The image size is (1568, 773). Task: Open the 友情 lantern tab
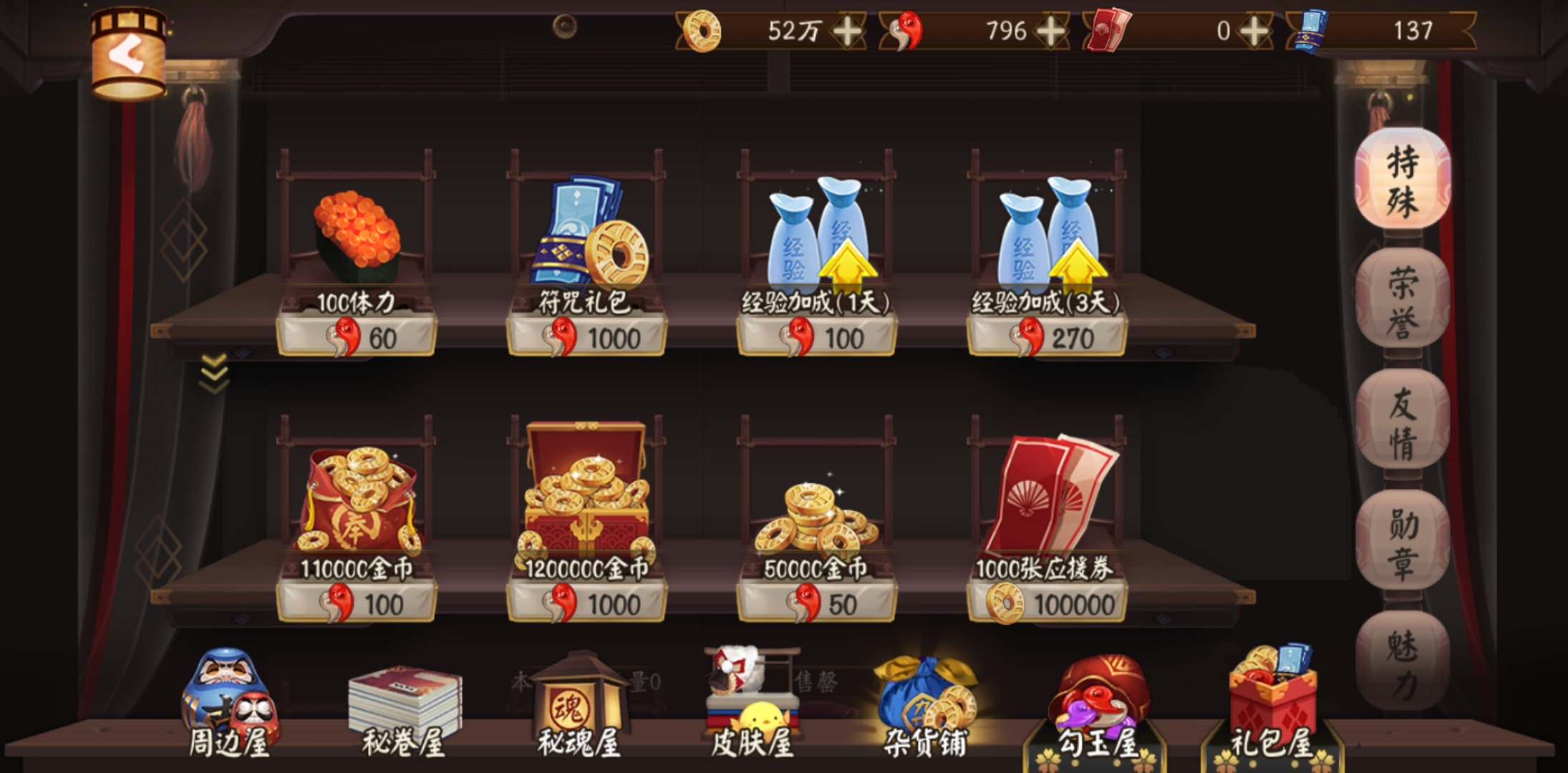click(1402, 422)
